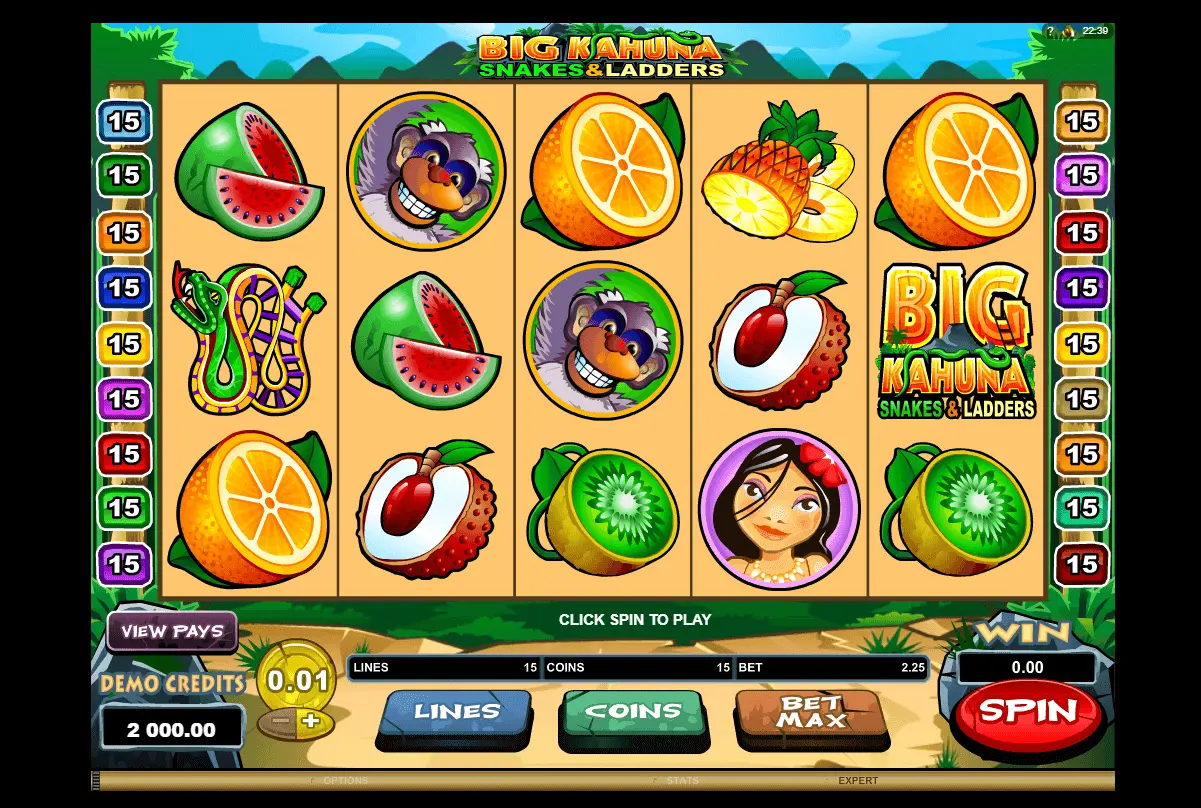
Task: Open the View Pays paytable
Action: coord(172,632)
